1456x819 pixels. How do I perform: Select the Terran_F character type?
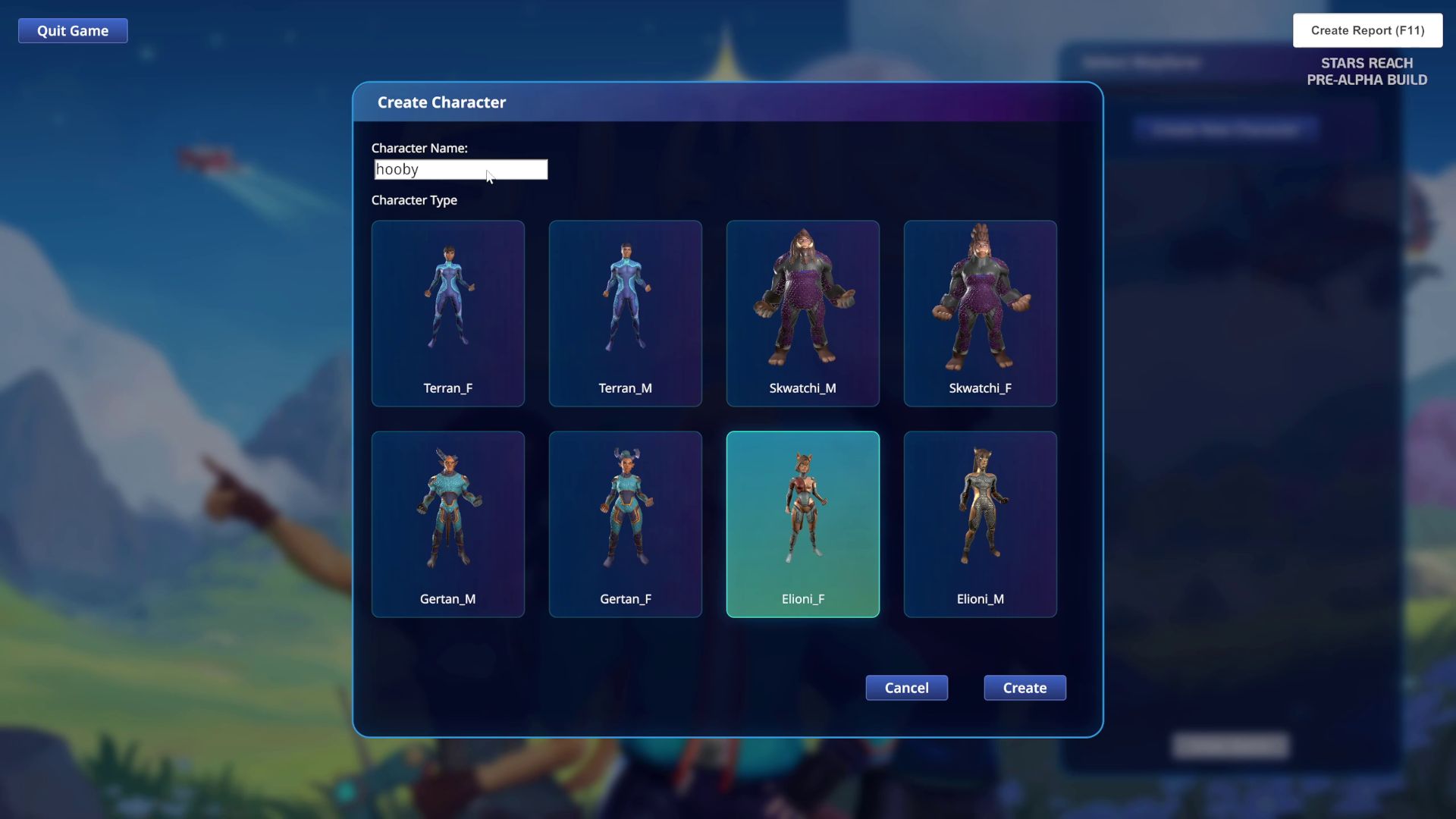point(447,313)
